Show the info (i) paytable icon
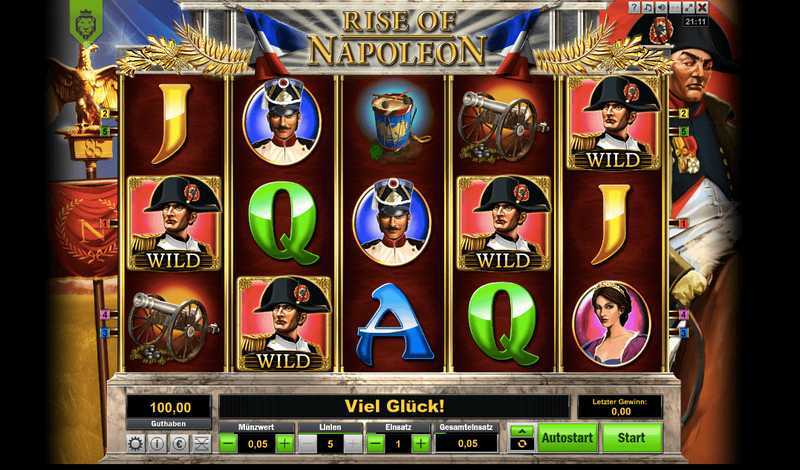800x470 pixels. pos(158,443)
